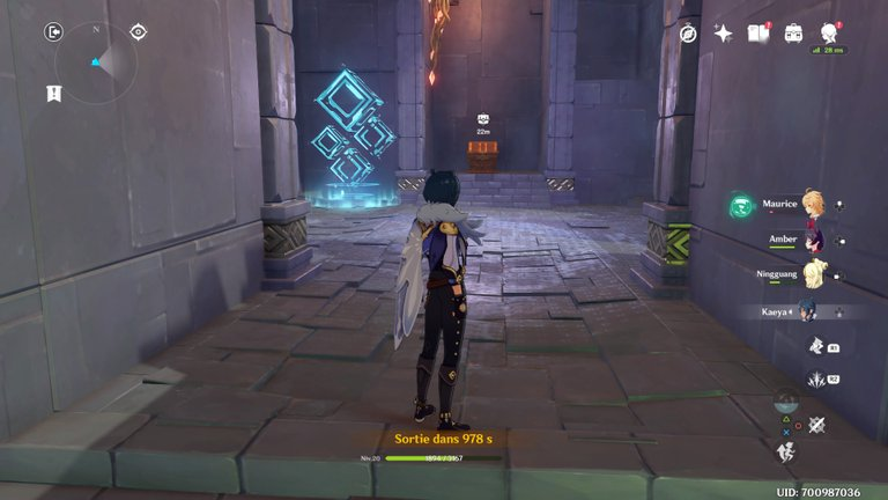Click the exit domain door icon
888x500 pixels.
tap(53, 32)
